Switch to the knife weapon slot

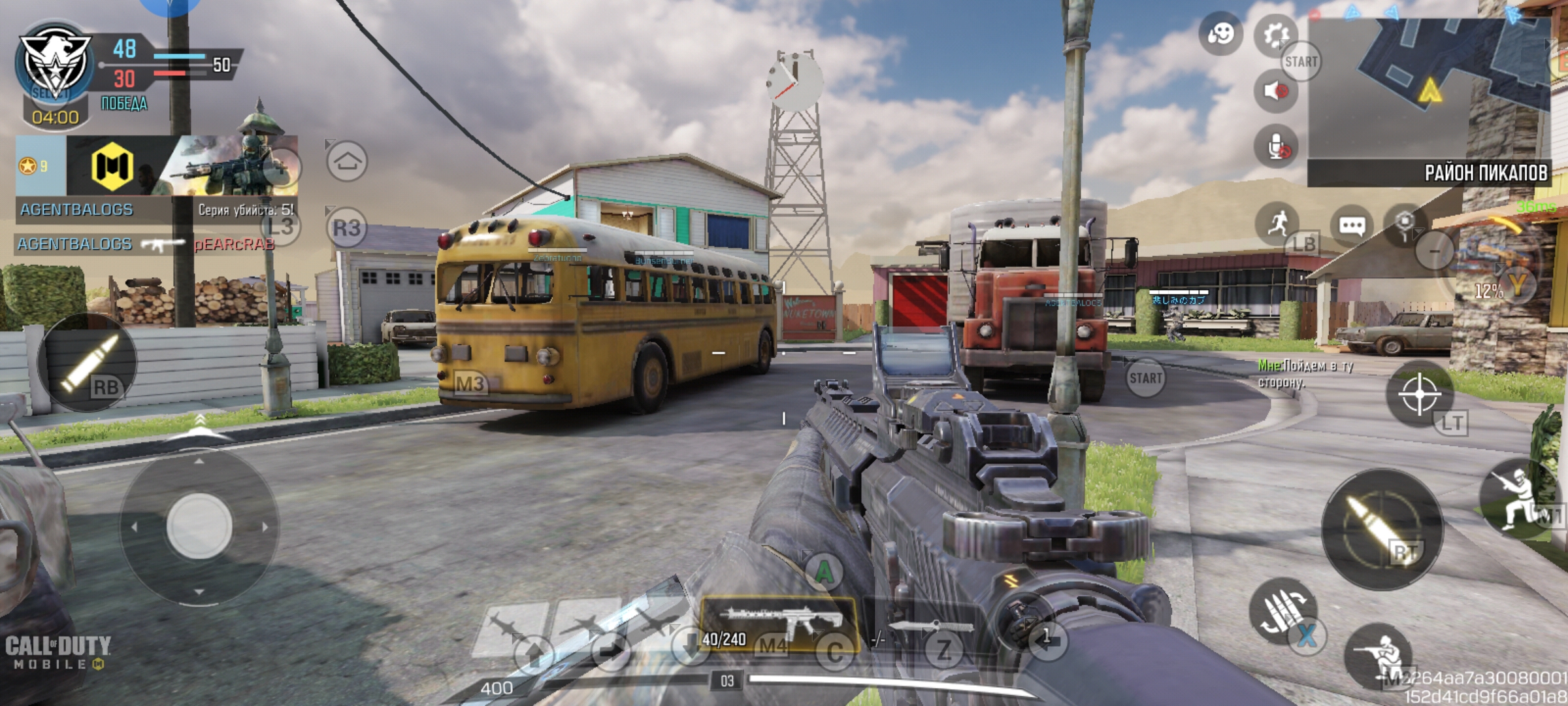[929, 629]
